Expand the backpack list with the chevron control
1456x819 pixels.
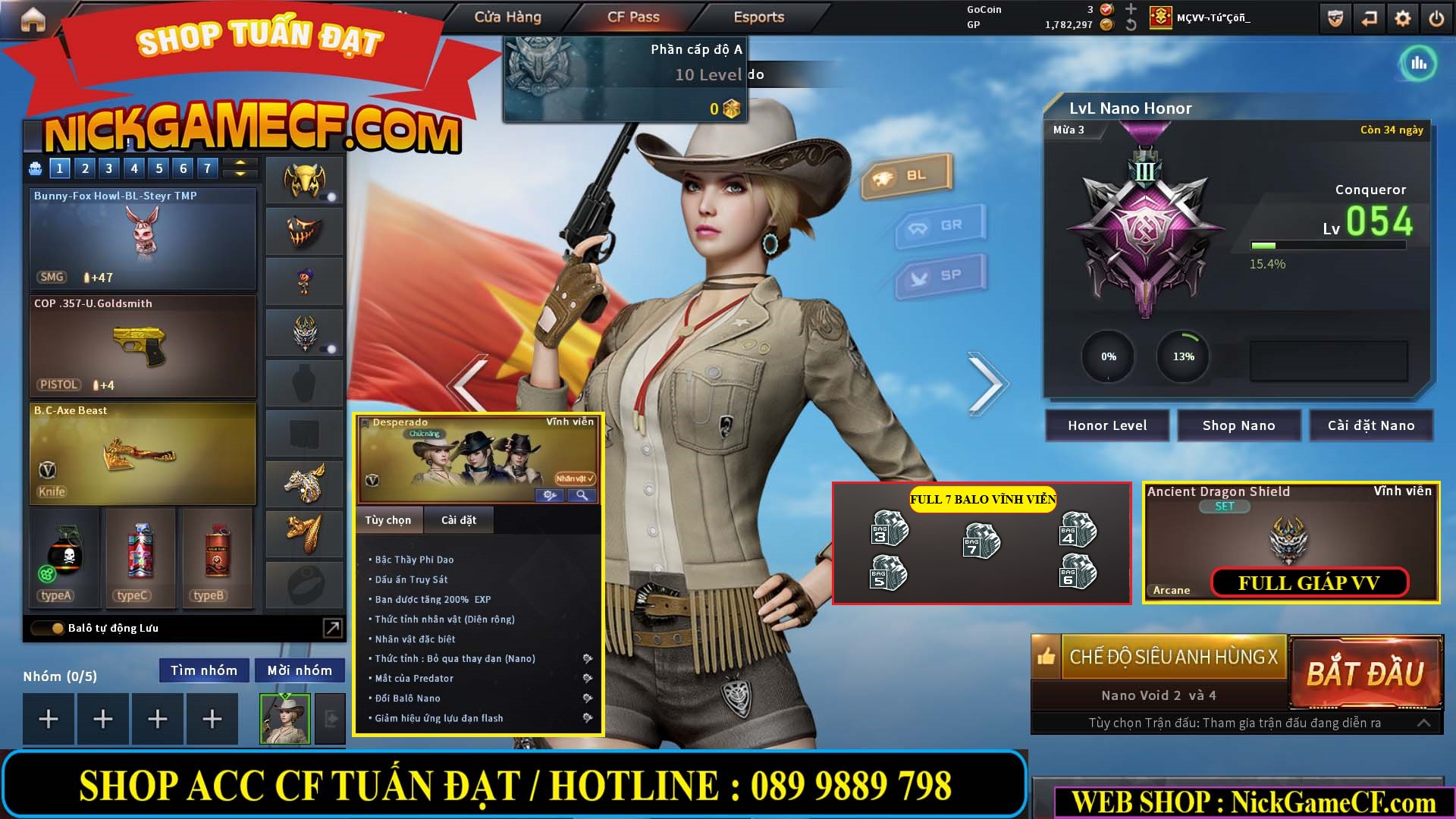point(240,168)
